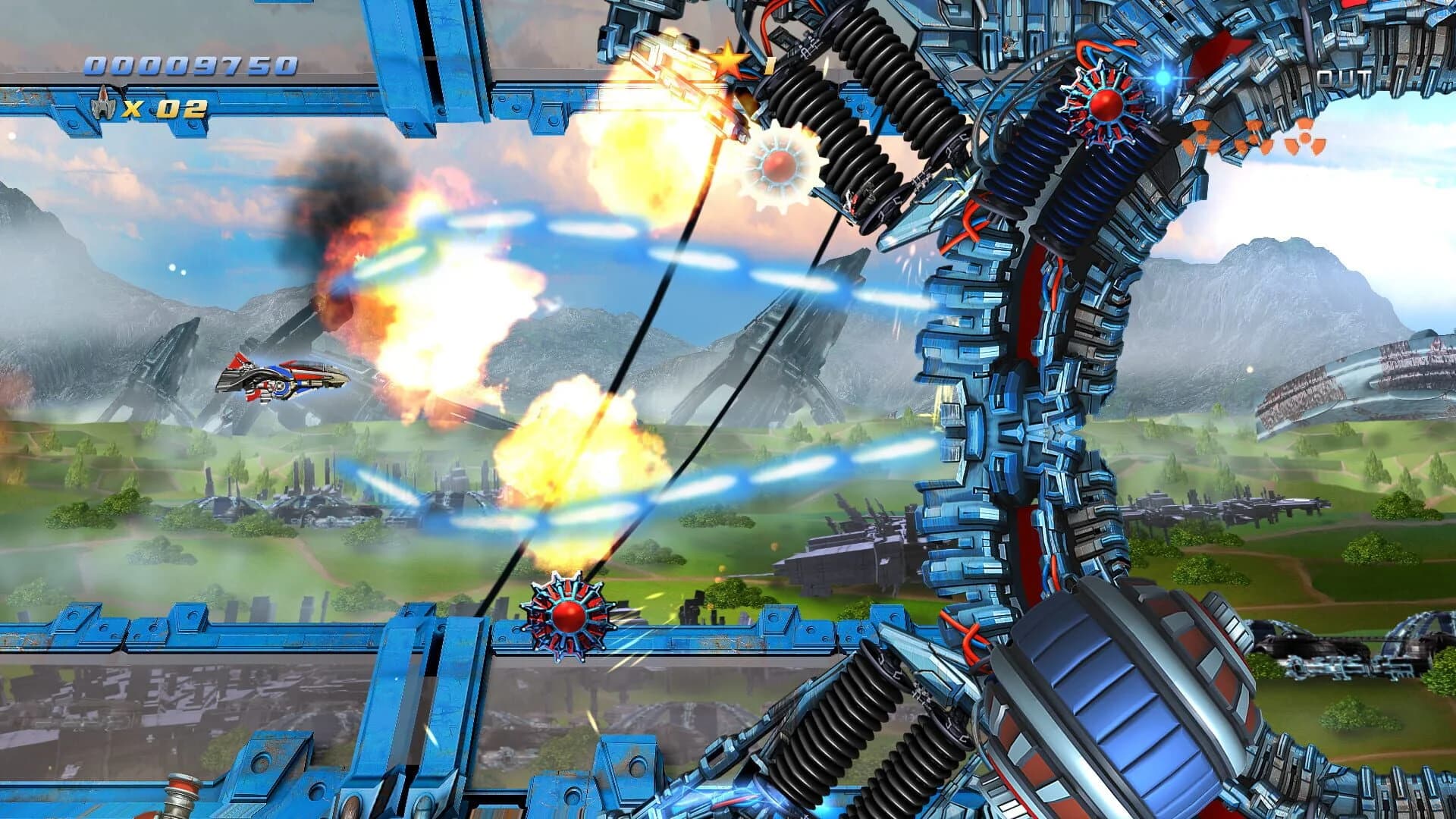Click the golden star bonus at screen top

[730, 61]
